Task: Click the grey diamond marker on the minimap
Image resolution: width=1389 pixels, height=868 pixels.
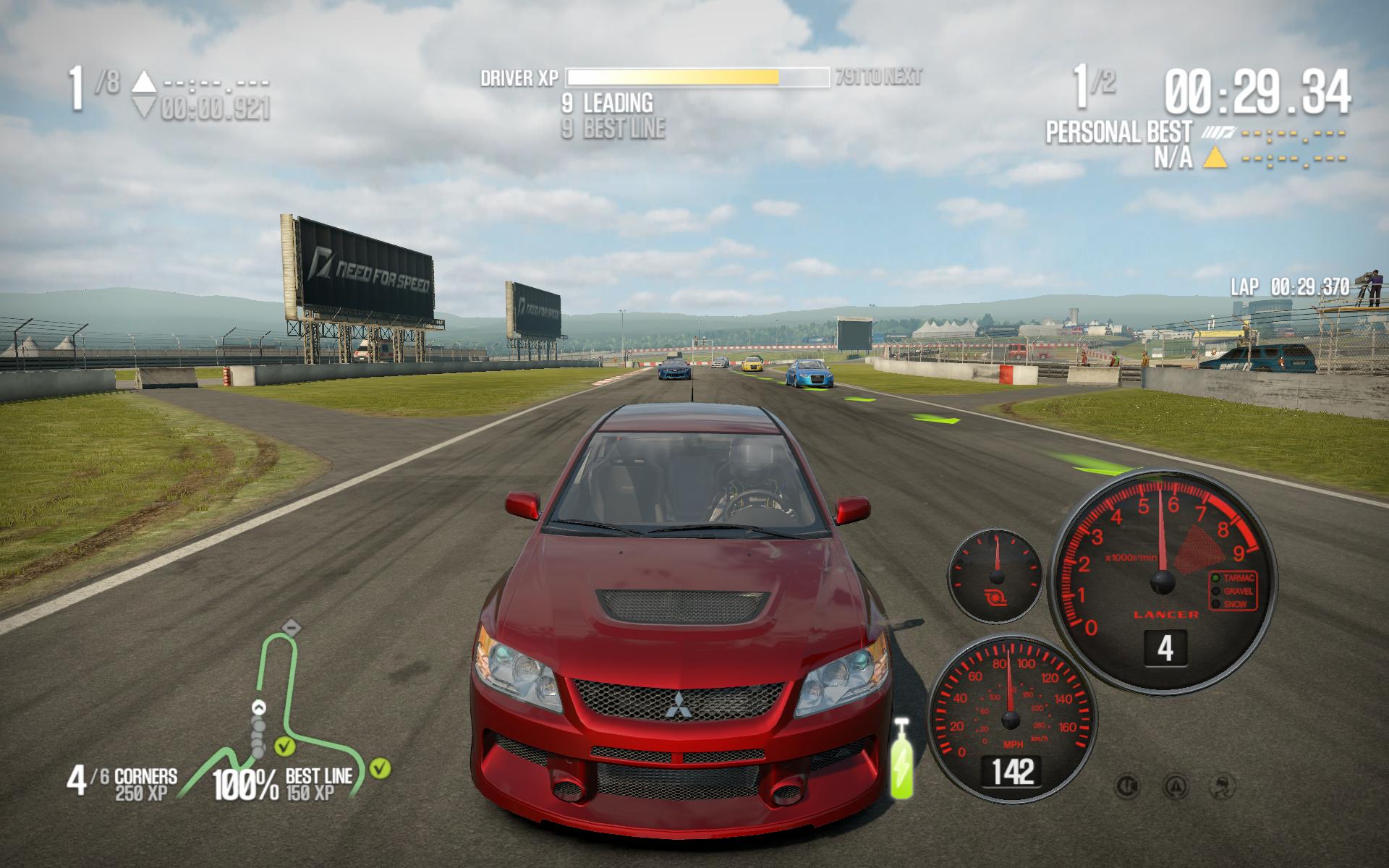Action: [290, 625]
